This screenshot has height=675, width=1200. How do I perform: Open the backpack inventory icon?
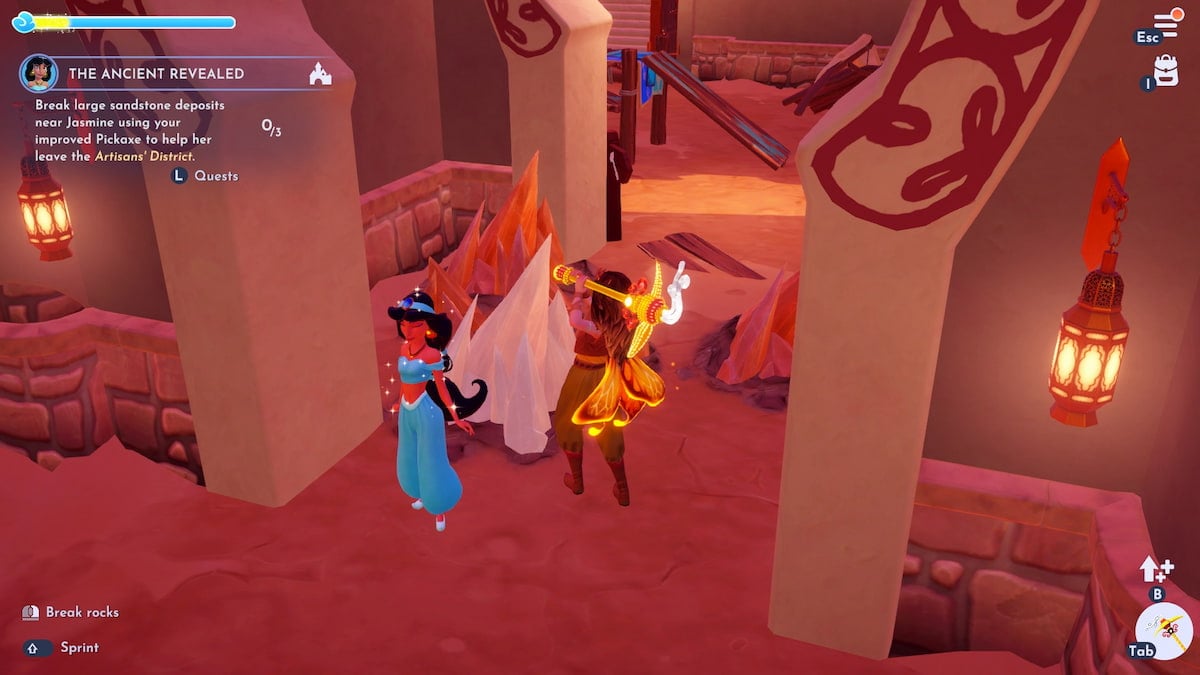tap(1166, 70)
